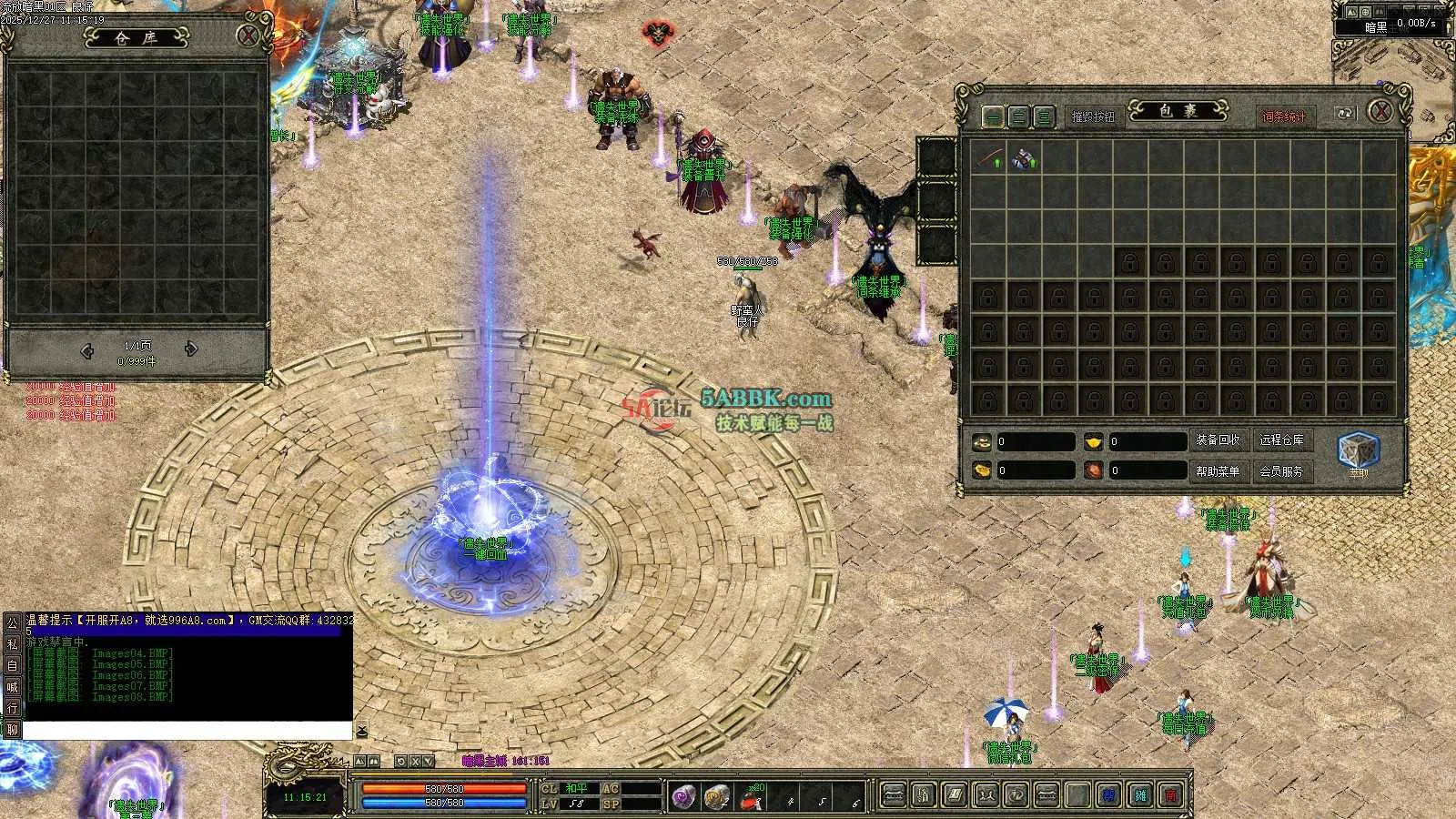Open 词条统计 stats summary
This screenshot has width=1456, height=819.
1284,116
